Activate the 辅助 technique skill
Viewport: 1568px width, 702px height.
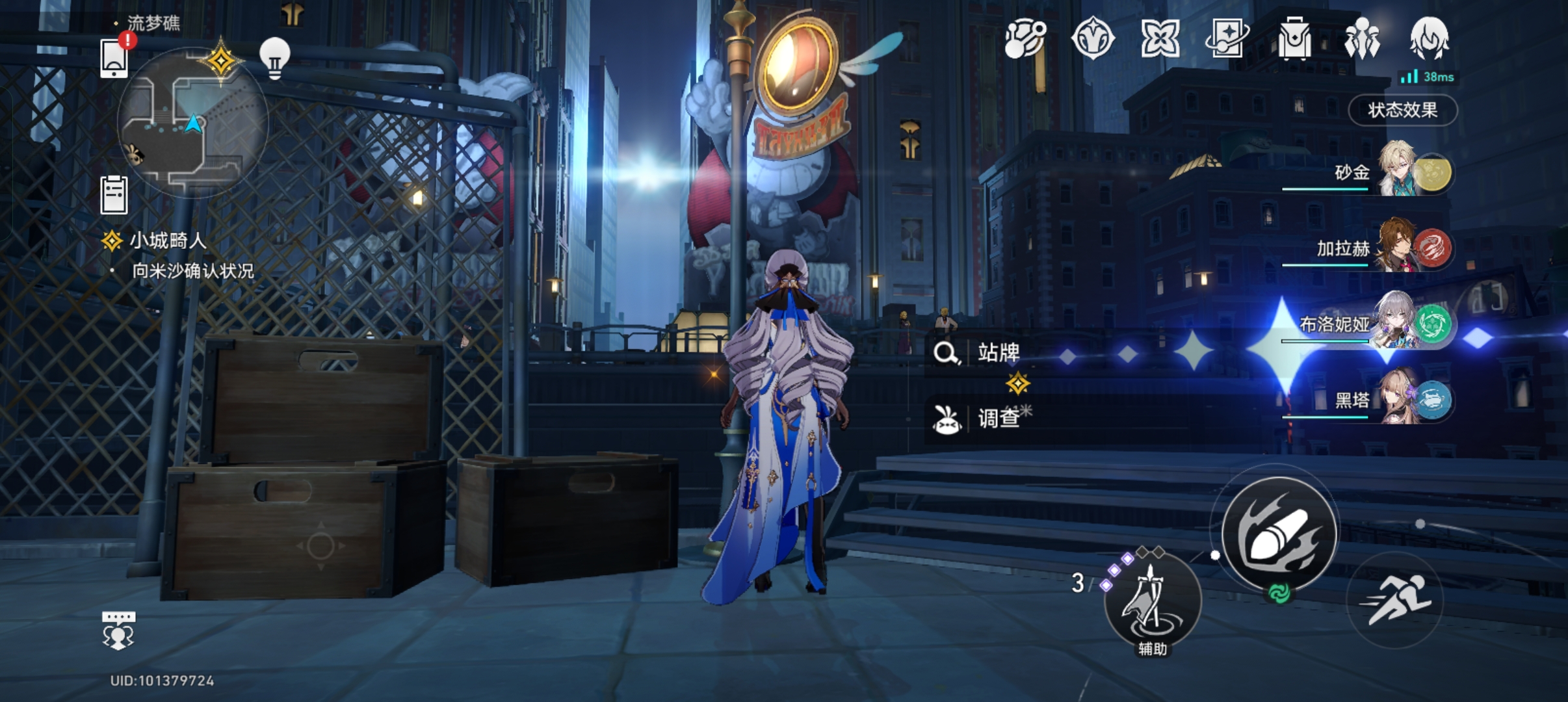[1152, 601]
